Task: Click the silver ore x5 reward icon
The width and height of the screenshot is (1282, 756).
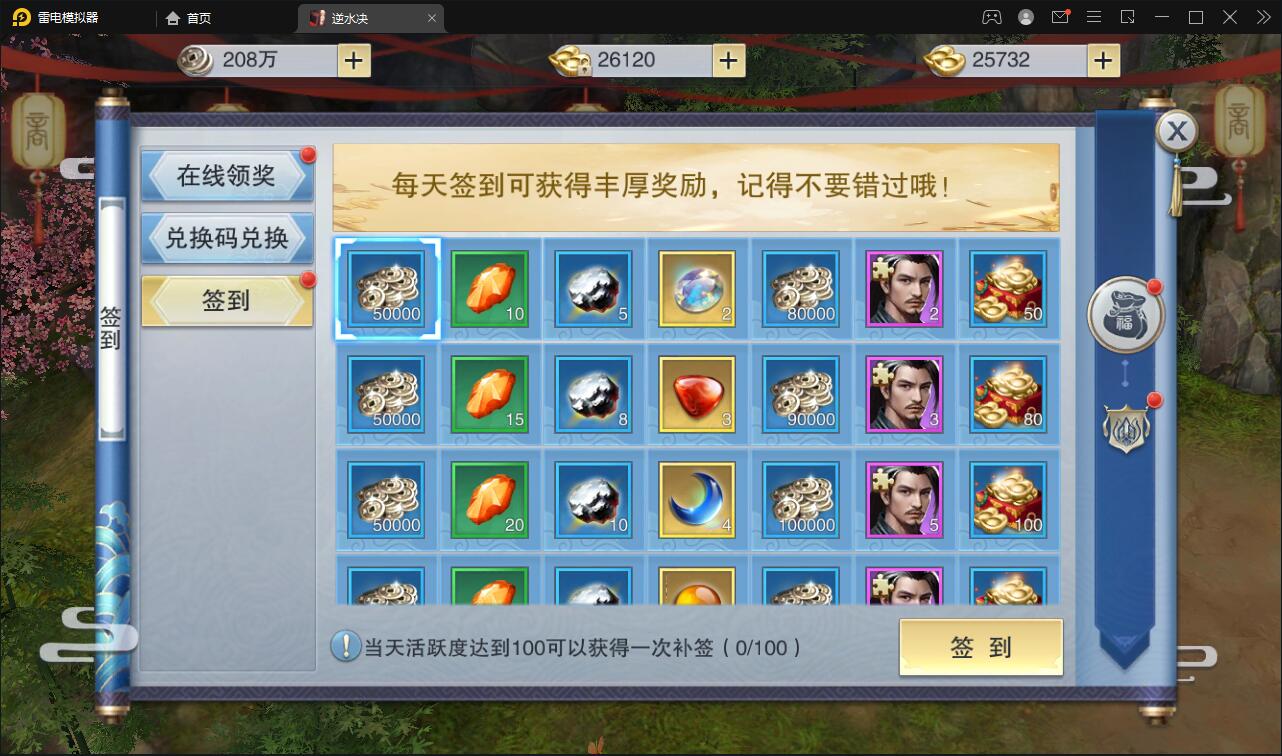Action: (593, 290)
